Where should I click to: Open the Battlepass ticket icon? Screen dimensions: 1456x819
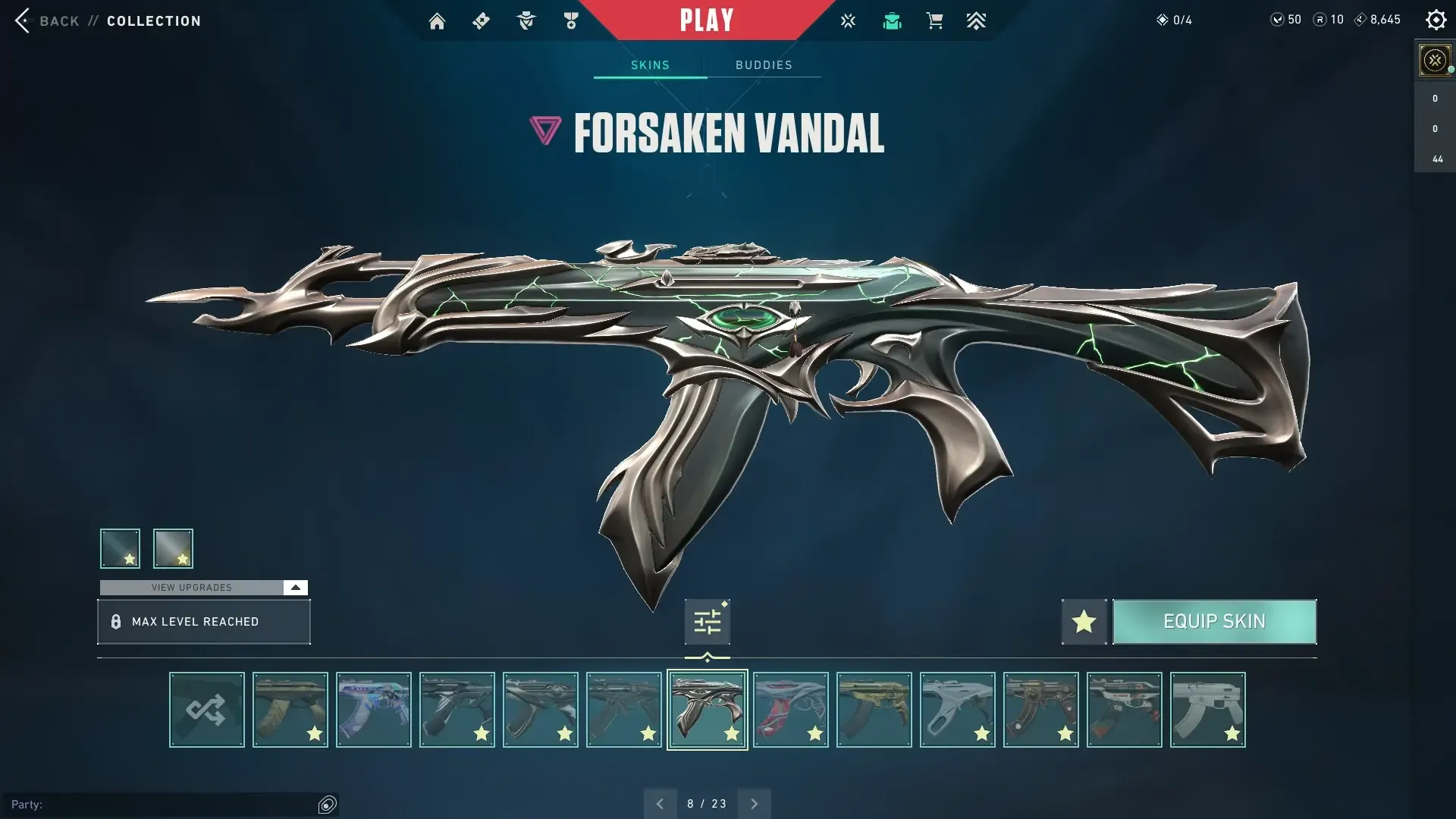[481, 20]
